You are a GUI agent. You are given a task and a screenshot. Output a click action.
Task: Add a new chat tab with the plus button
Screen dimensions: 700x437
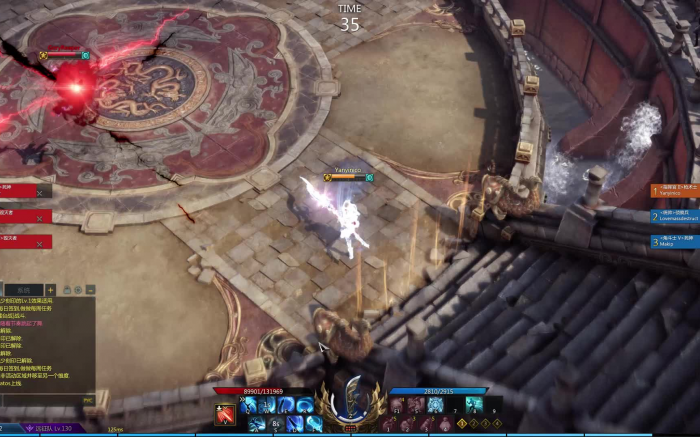tap(51, 290)
